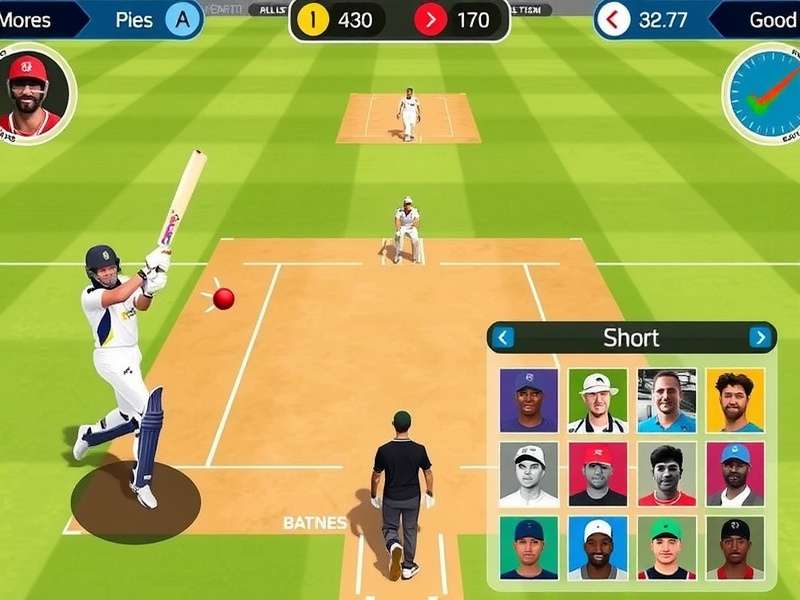
Task: Go to next category right of Short
Action: tap(760, 337)
